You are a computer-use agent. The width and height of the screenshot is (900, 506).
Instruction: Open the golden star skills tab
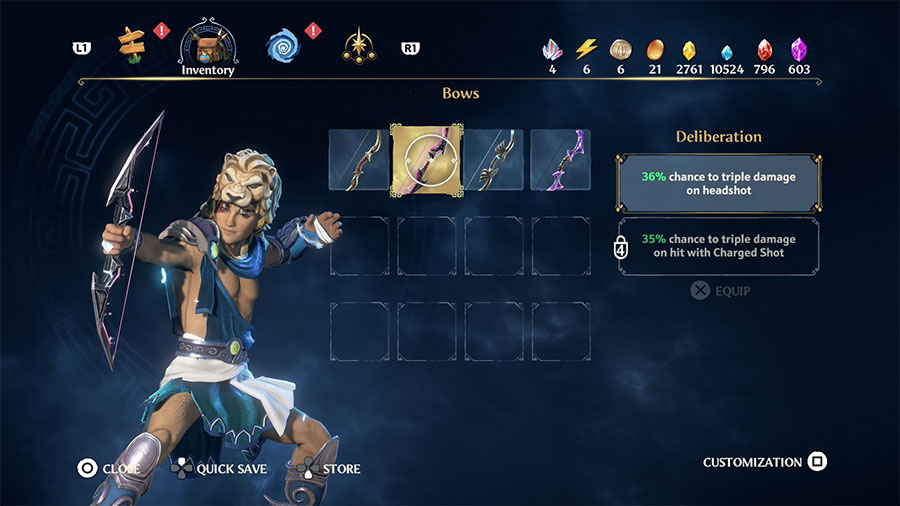[357, 45]
